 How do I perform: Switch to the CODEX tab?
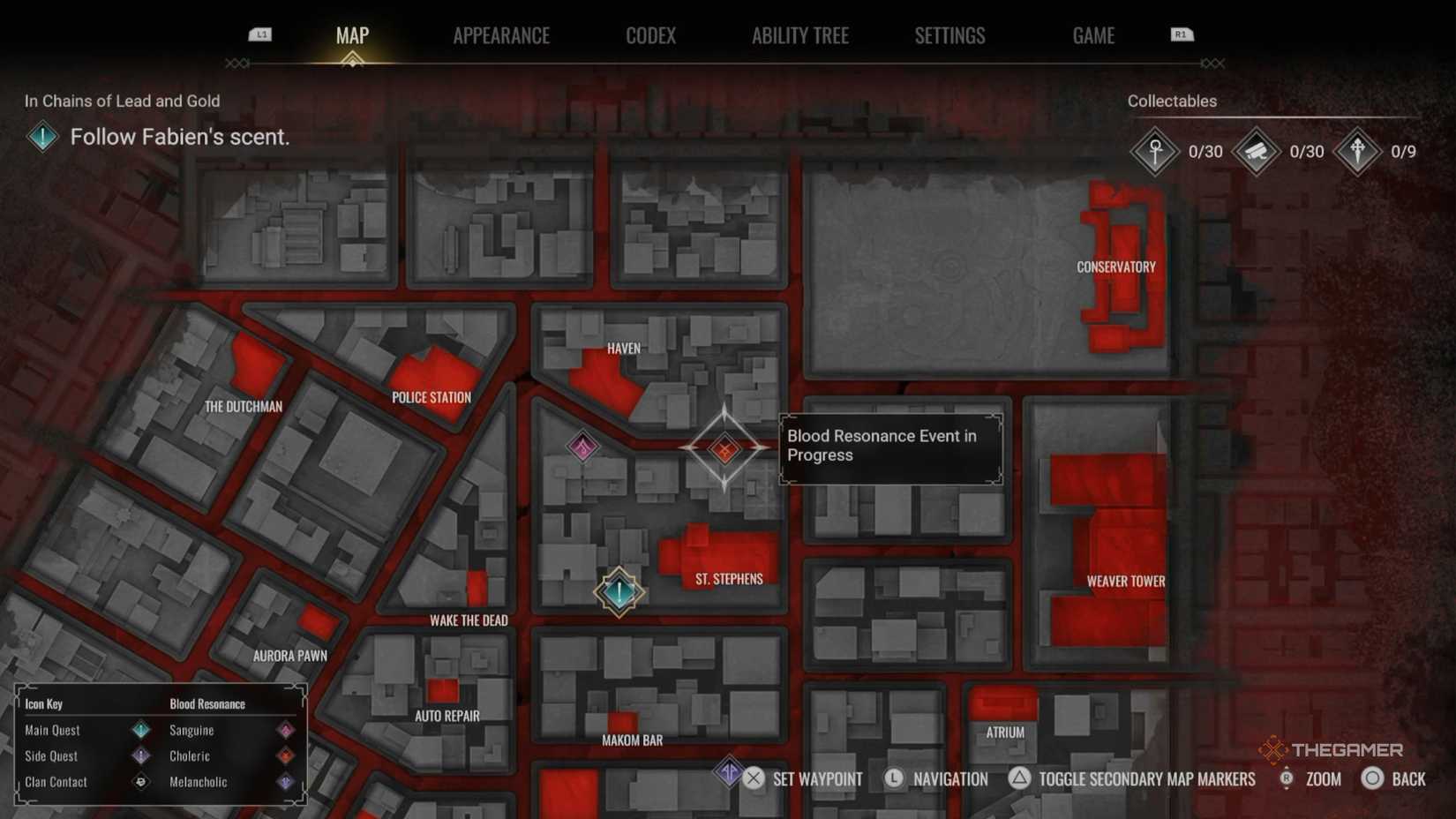pyautogui.click(x=650, y=35)
